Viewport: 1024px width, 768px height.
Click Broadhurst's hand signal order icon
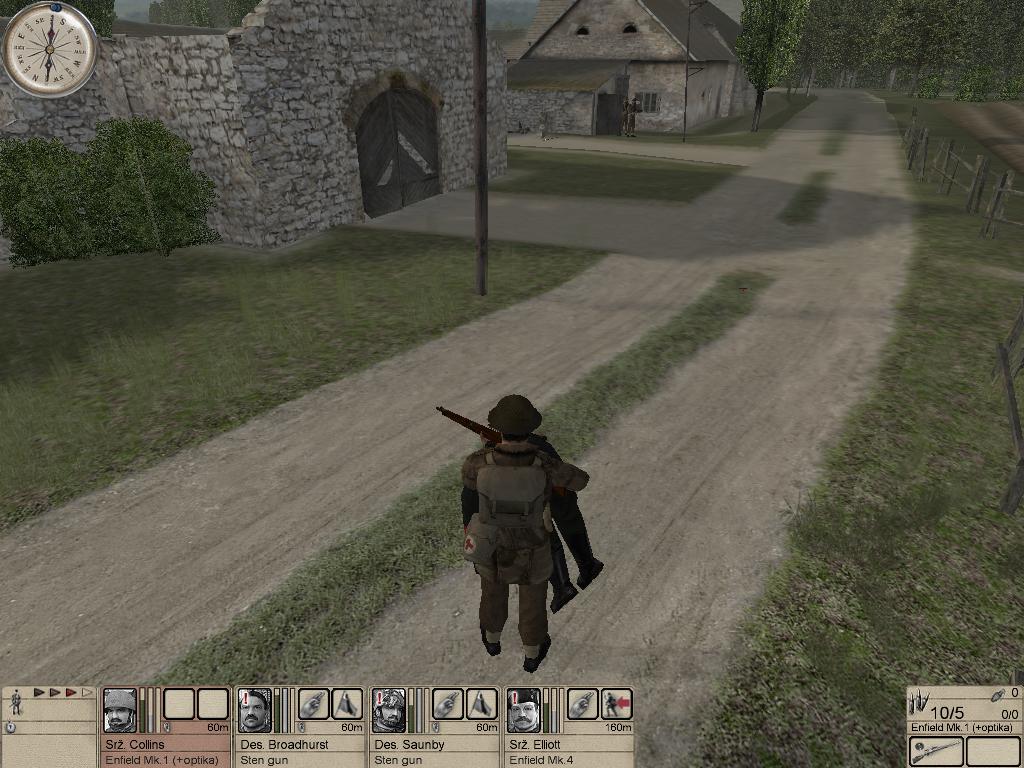(313, 704)
